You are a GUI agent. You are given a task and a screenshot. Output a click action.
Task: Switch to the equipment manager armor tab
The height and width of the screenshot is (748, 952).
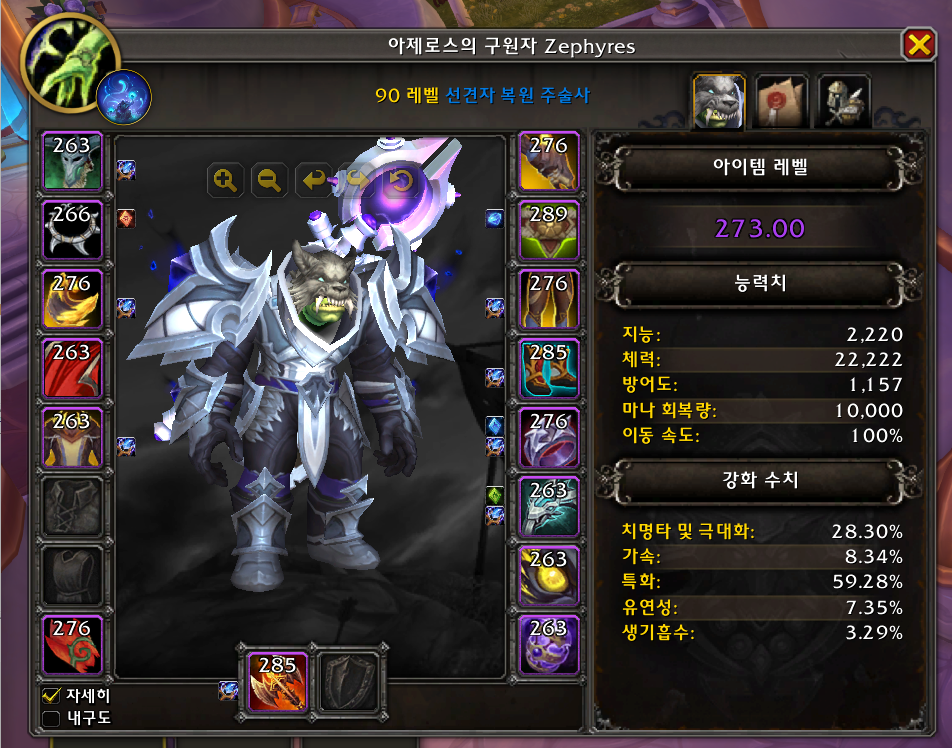point(843,100)
